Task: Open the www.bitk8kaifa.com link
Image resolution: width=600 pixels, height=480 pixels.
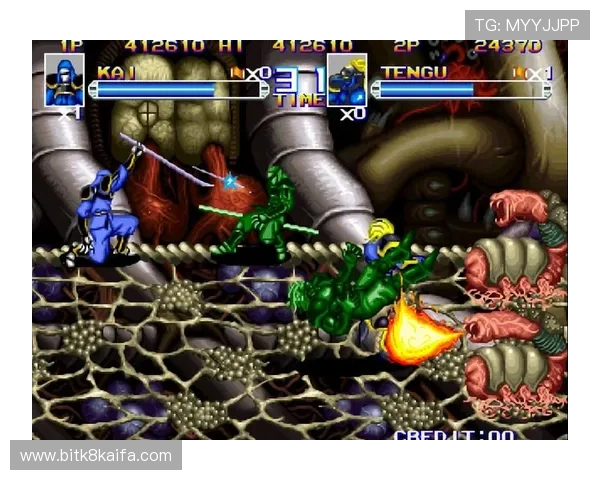Action: pyautogui.click(x=96, y=456)
